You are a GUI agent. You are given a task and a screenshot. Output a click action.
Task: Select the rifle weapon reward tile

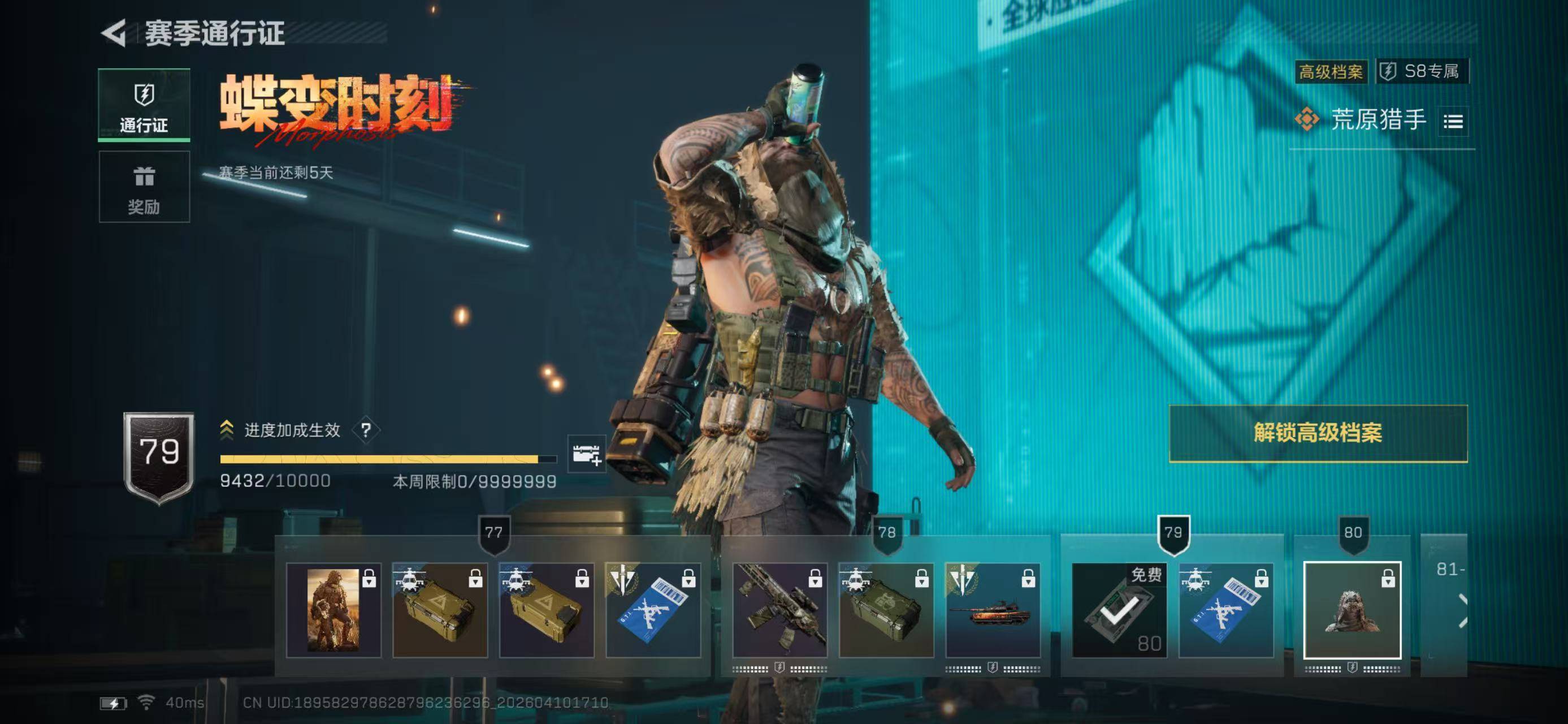point(779,610)
